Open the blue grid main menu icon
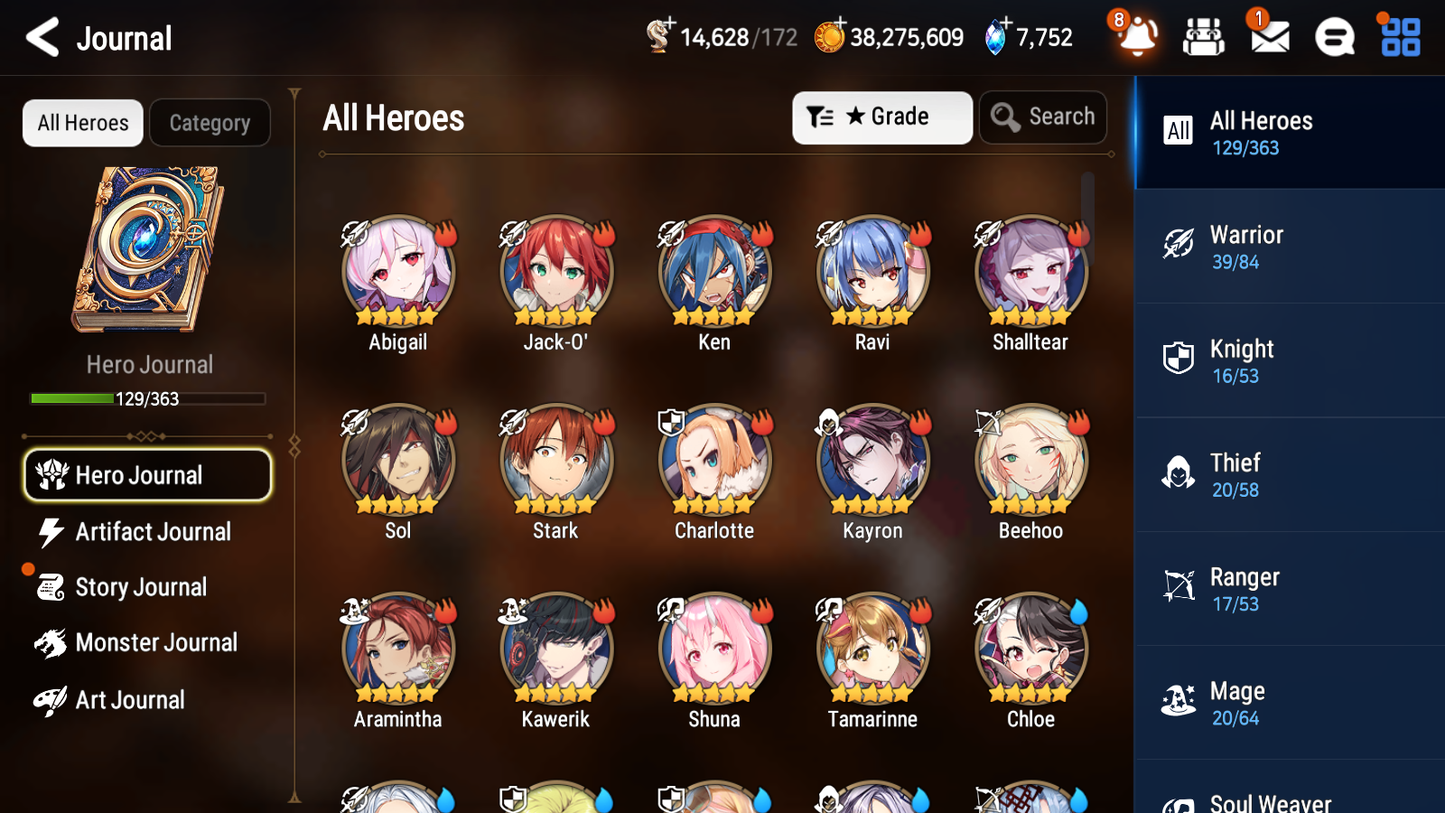The height and width of the screenshot is (813, 1445). click(x=1399, y=36)
